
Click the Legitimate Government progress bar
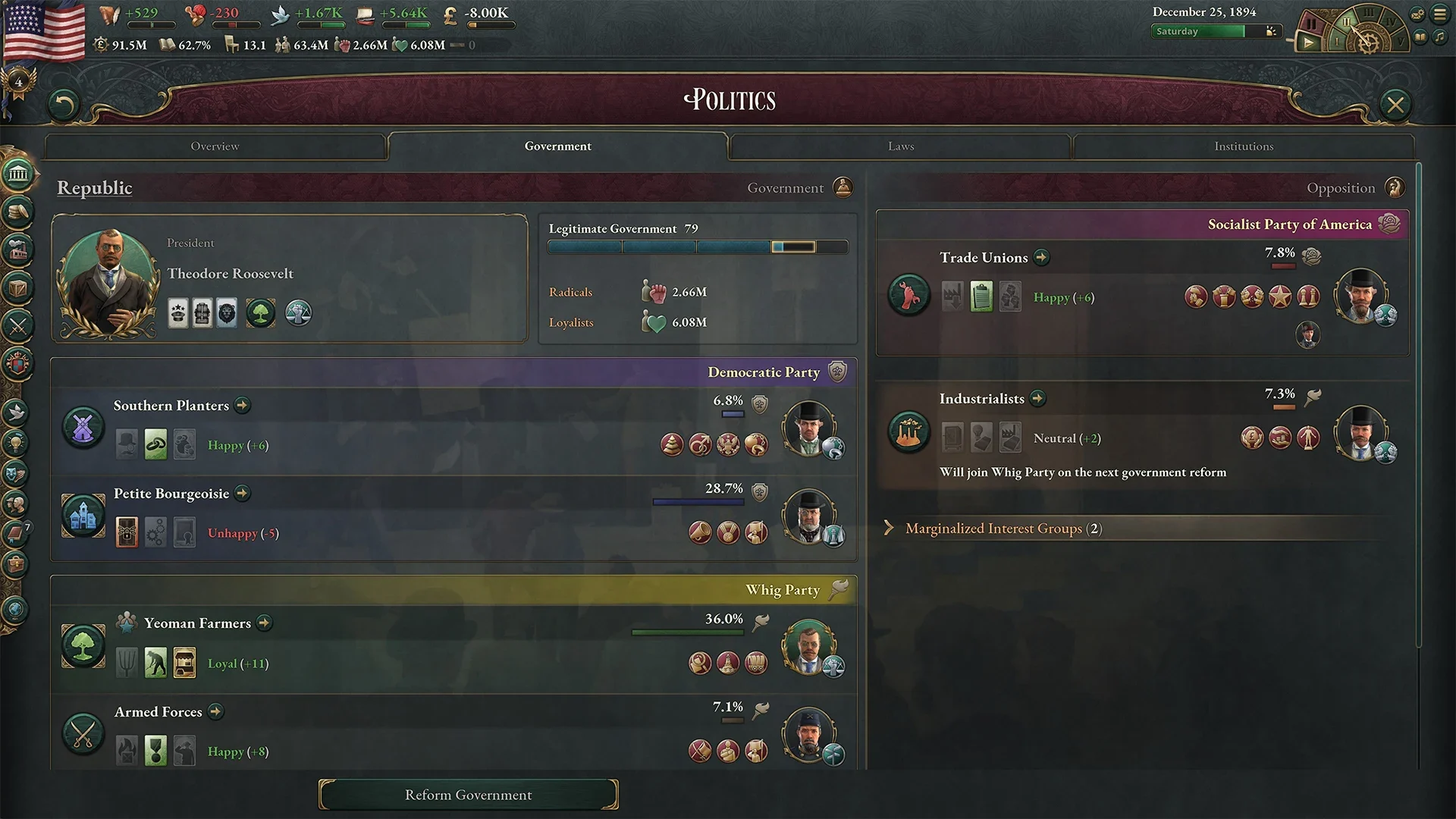click(x=698, y=246)
